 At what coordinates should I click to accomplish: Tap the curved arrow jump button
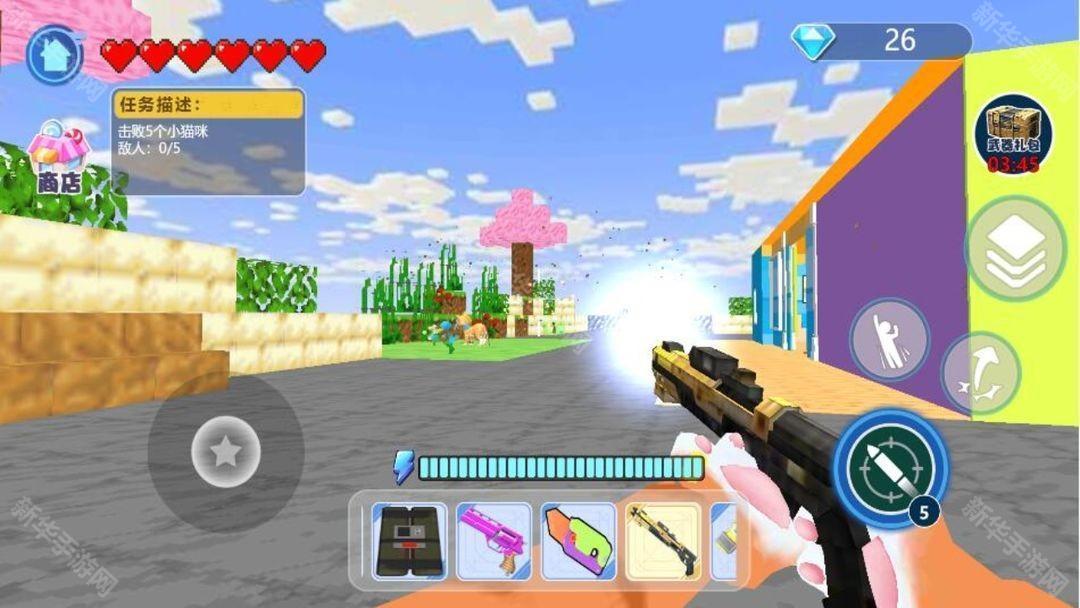tap(981, 374)
